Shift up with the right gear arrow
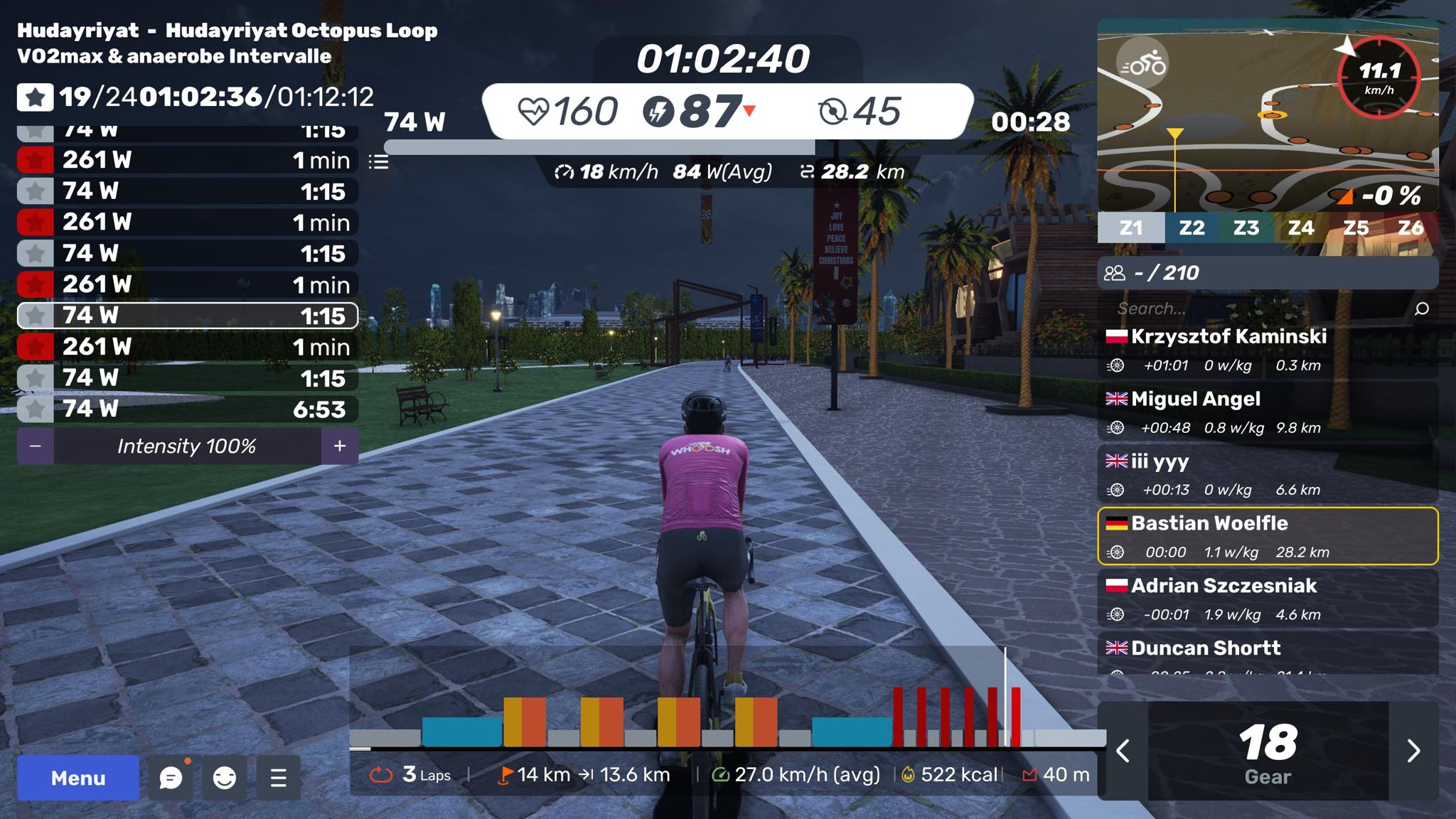The image size is (1456, 819). click(x=1413, y=751)
